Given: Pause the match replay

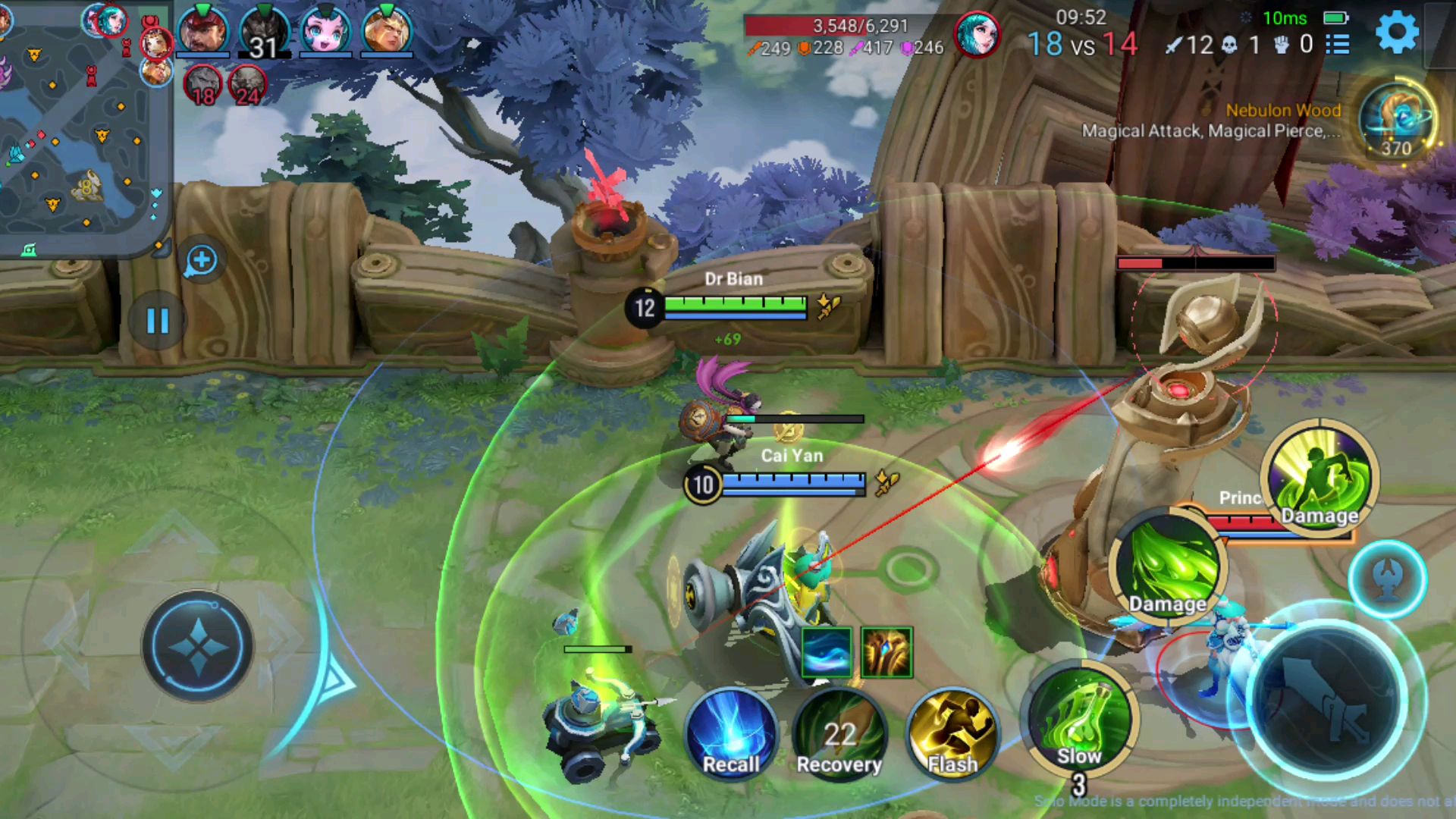Looking at the screenshot, I should pos(157,321).
